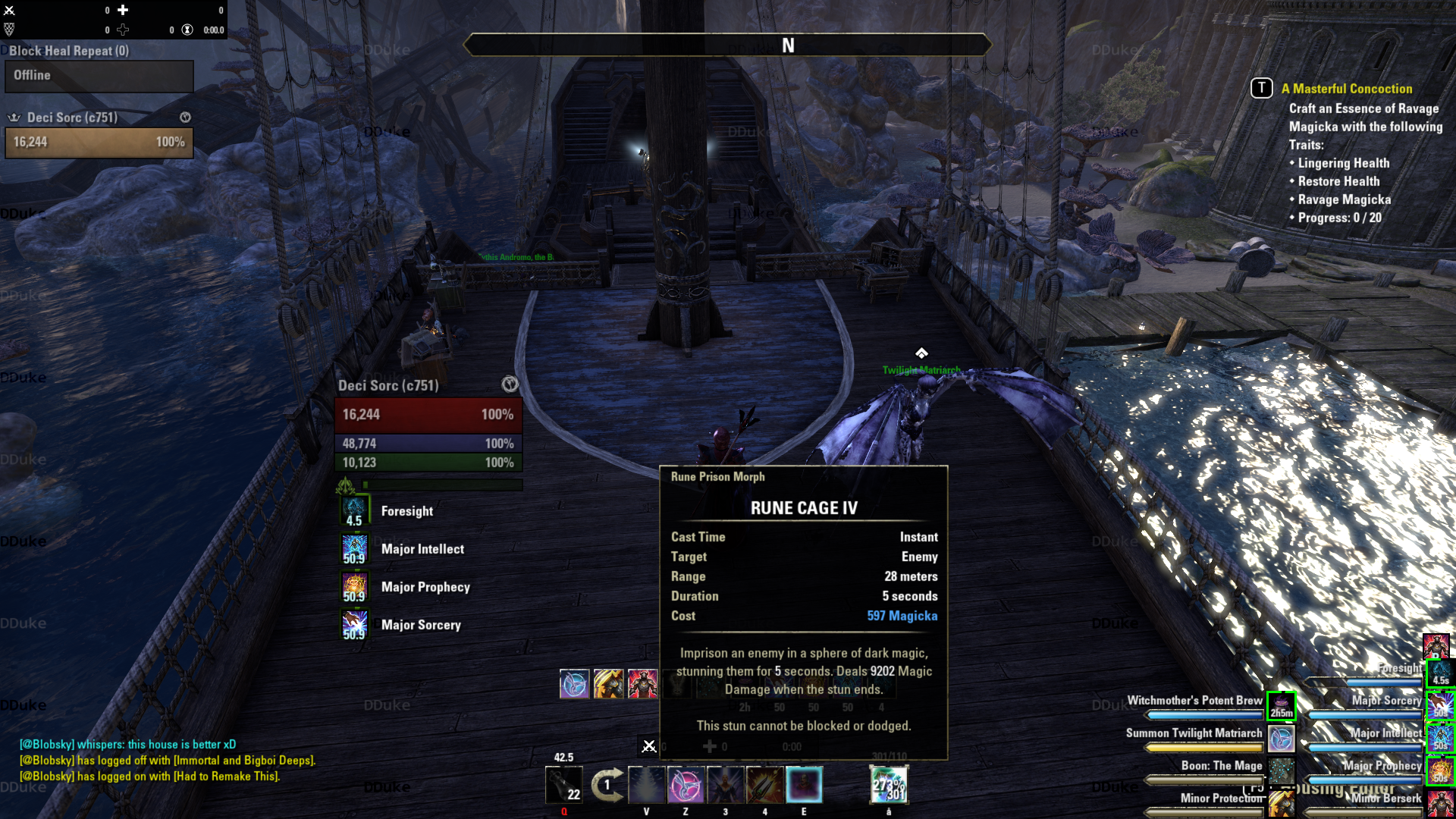The image size is (1456, 819).
Task: Activate the skill in slot 3
Action: point(725,784)
